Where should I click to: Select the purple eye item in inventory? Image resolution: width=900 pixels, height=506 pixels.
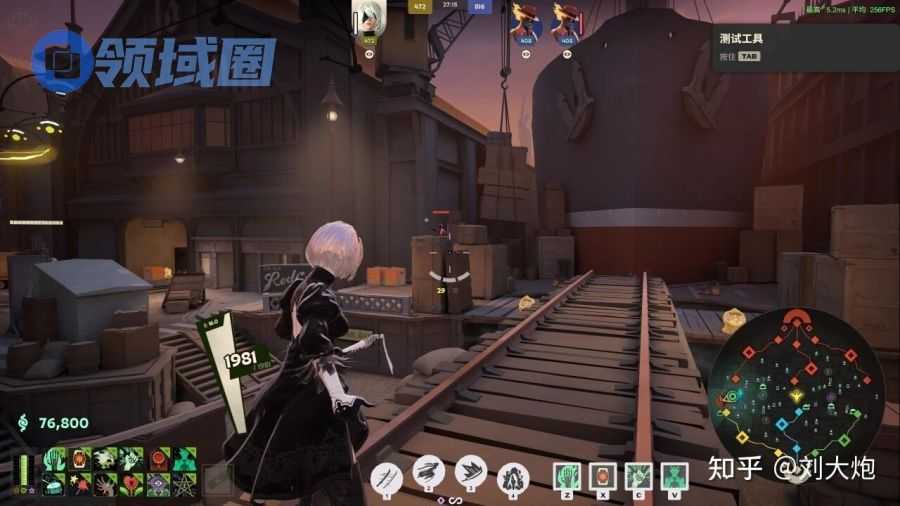[159, 484]
